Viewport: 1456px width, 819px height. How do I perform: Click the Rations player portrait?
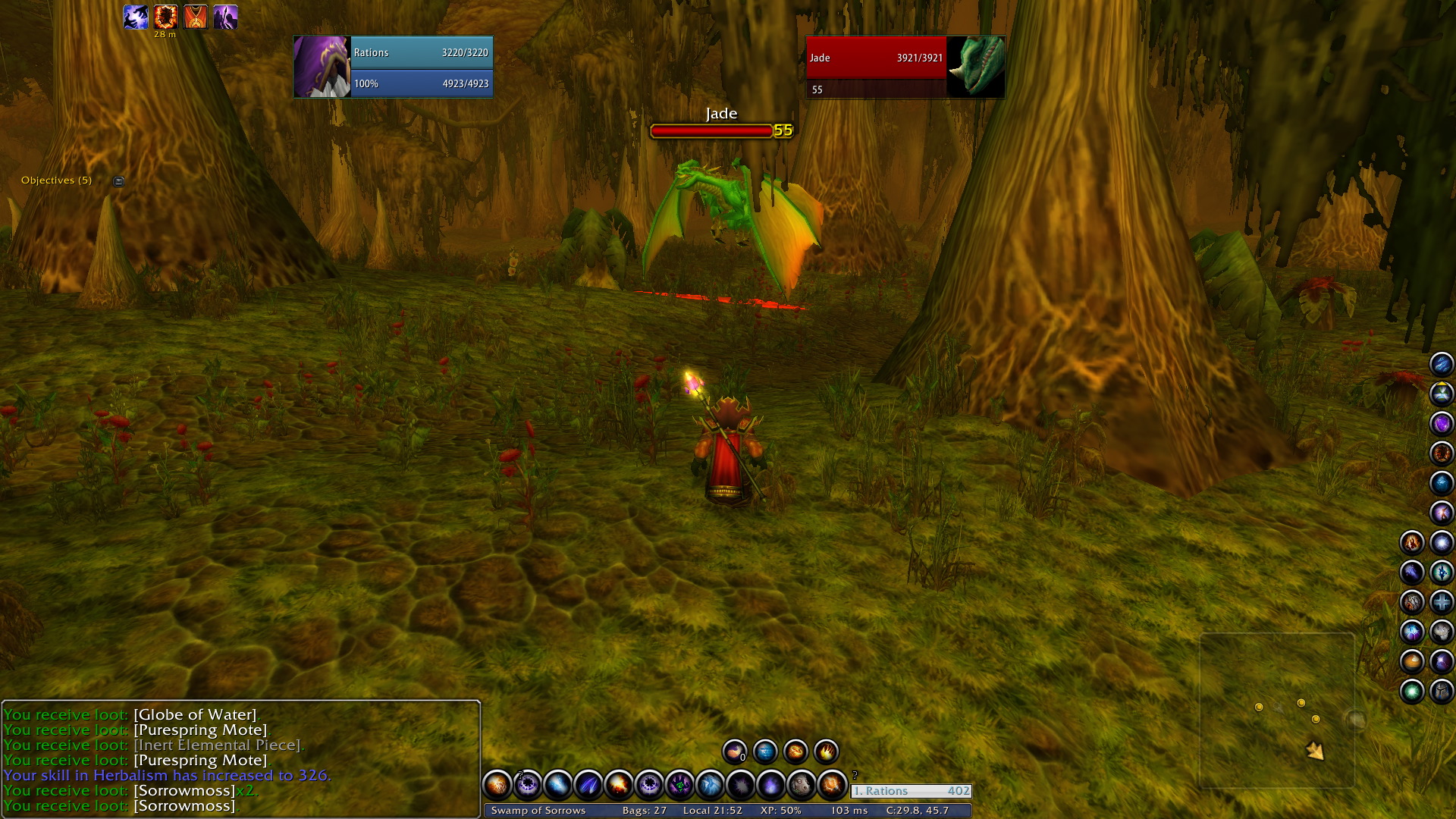(x=322, y=67)
